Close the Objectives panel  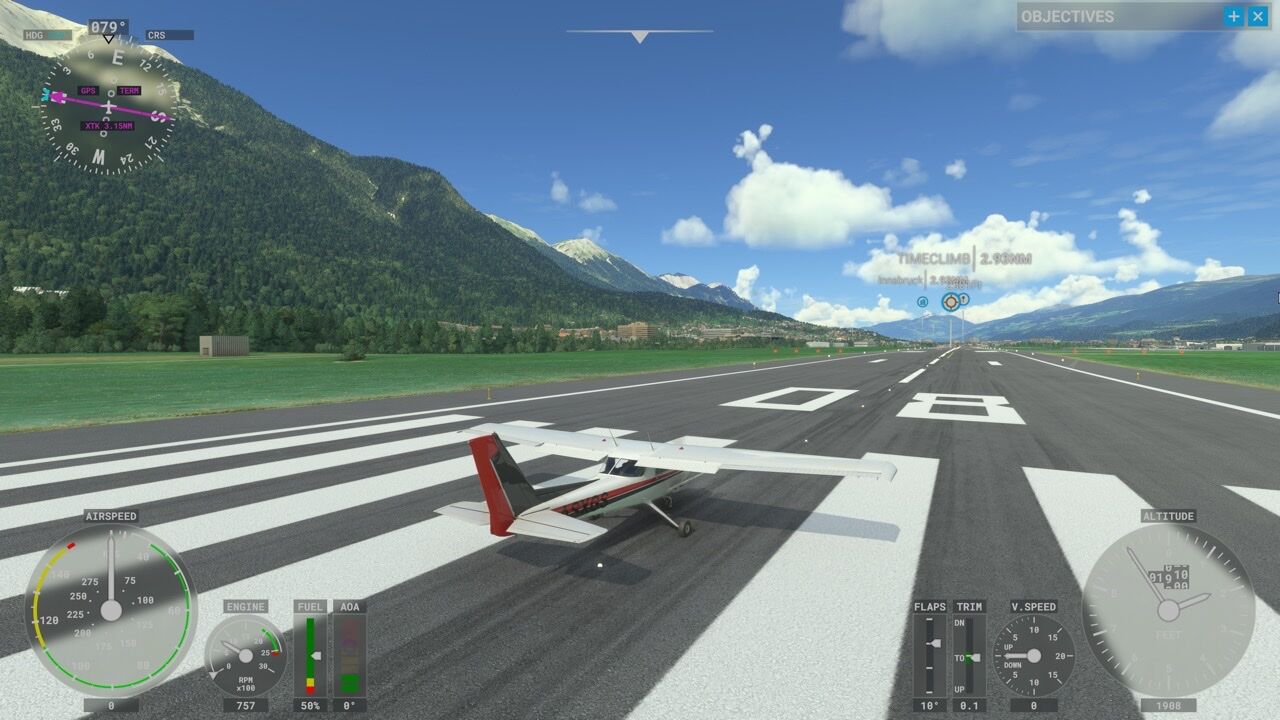pos(1257,16)
